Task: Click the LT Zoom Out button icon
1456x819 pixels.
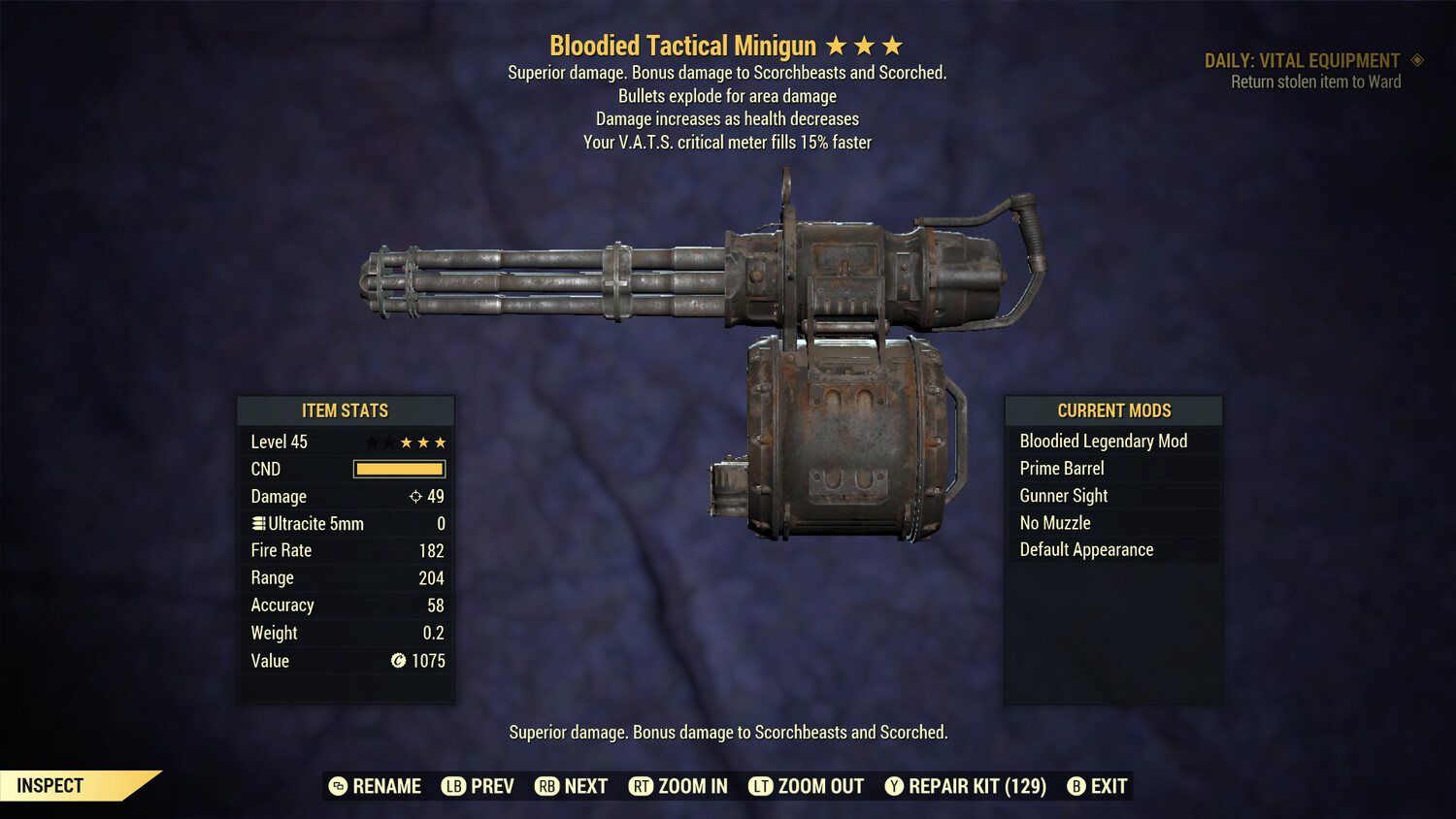Action: point(760,786)
